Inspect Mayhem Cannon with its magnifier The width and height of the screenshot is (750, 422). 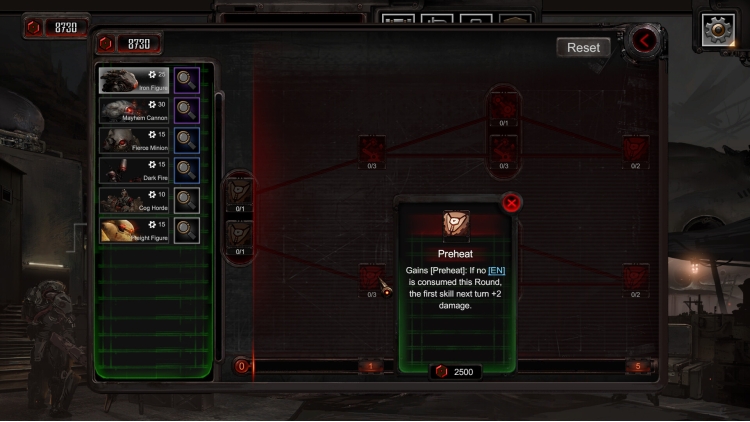[x=186, y=110]
